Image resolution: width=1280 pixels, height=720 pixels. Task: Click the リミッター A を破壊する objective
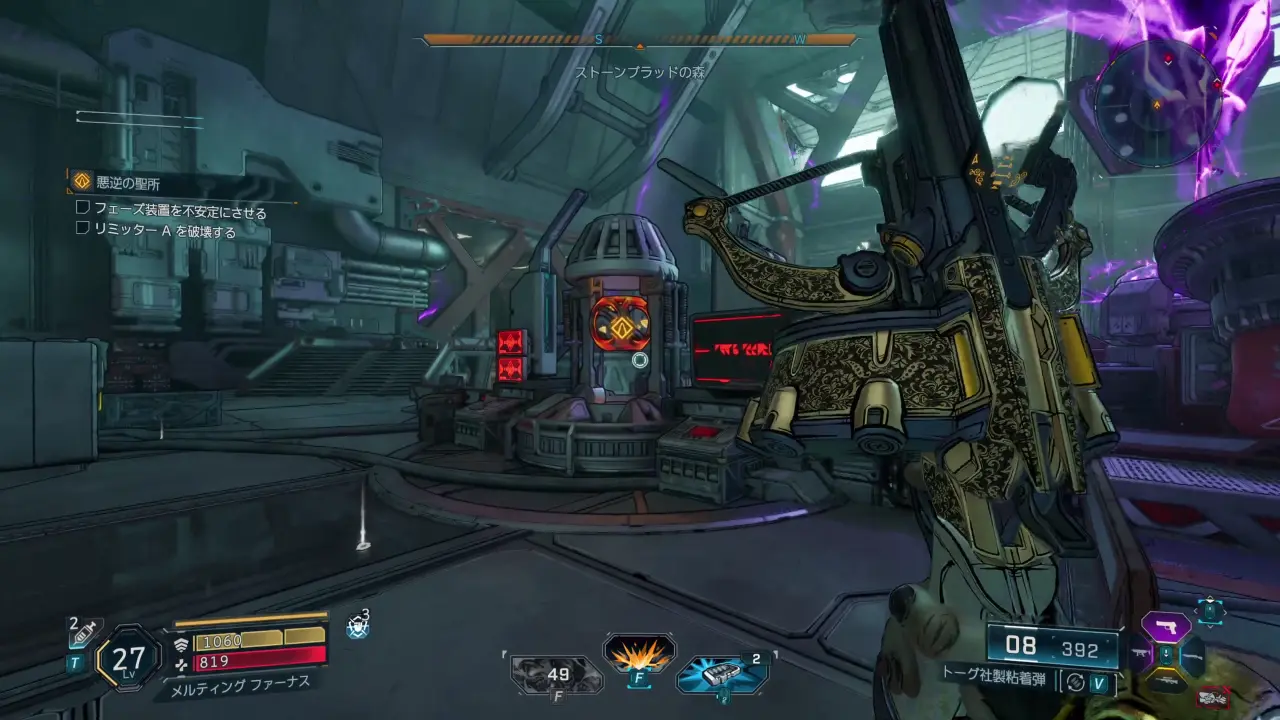click(x=165, y=232)
